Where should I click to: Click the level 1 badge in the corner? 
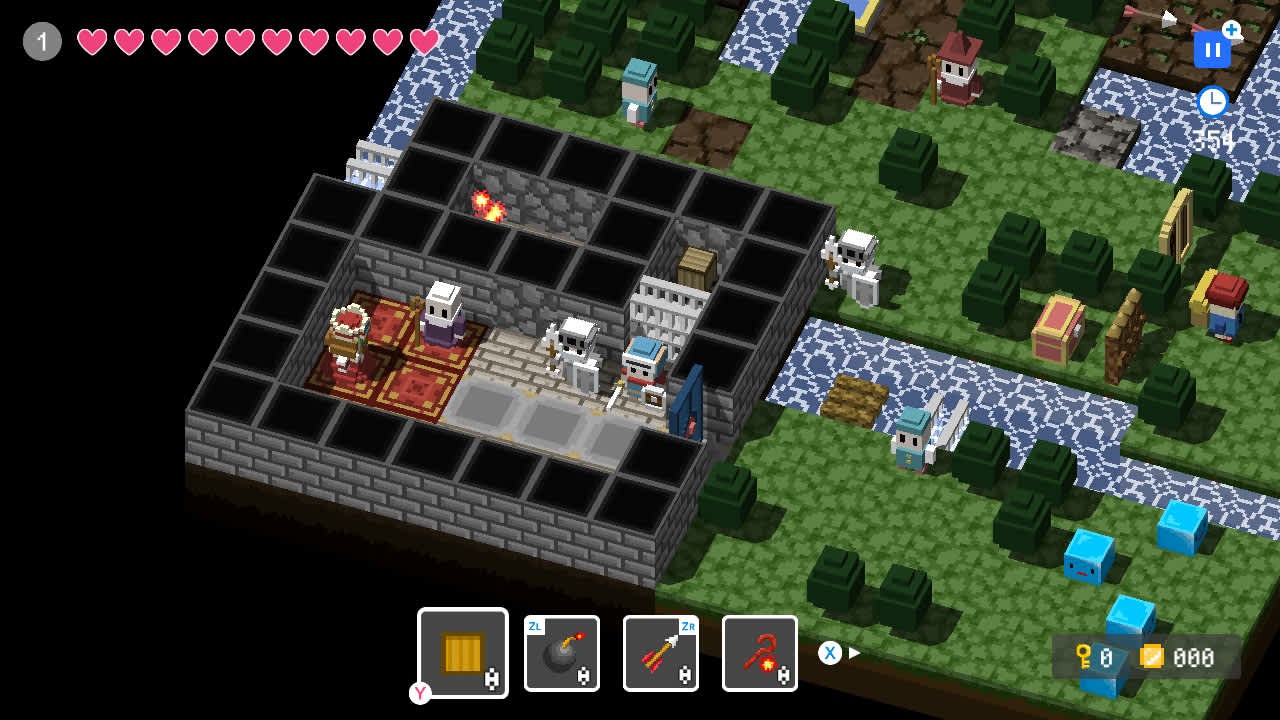tap(41, 41)
